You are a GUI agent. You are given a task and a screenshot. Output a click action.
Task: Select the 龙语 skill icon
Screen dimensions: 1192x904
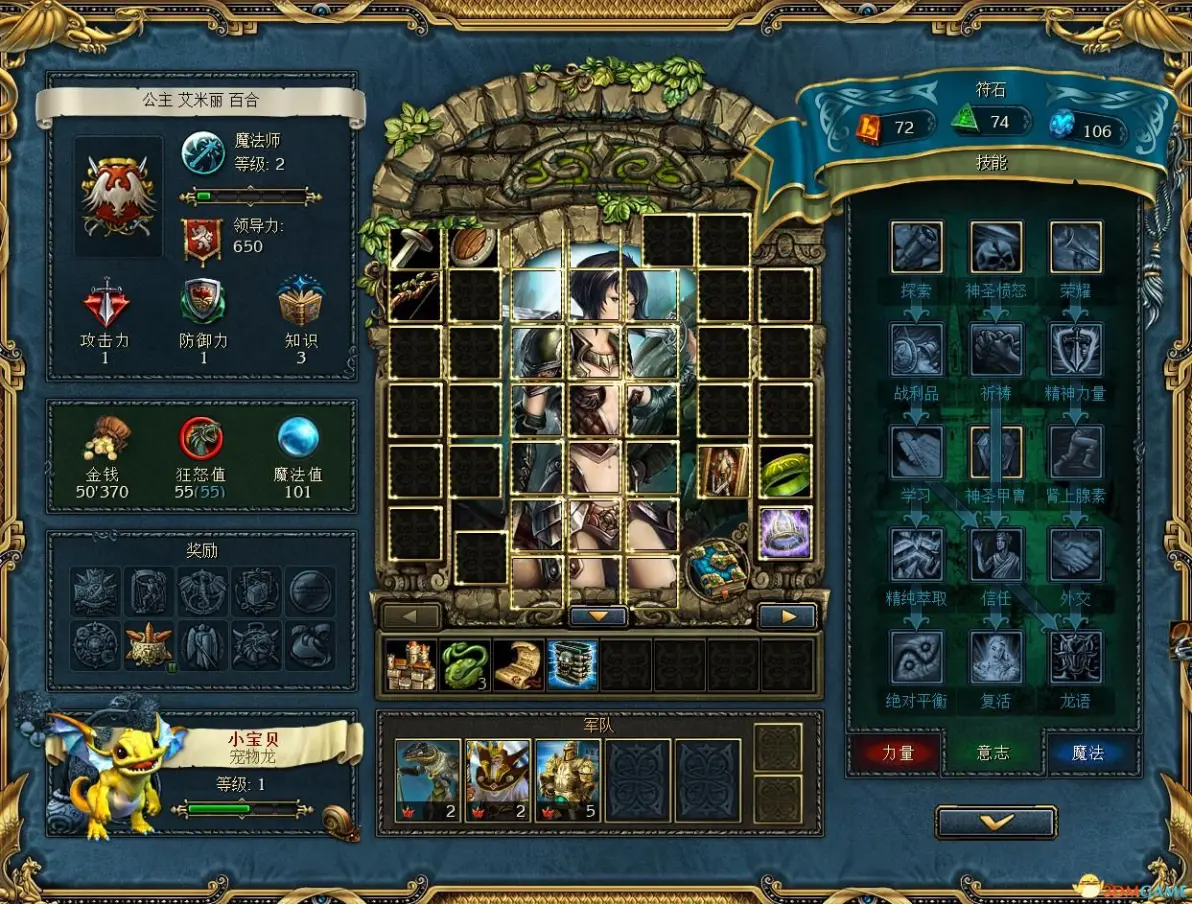(1075, 657)
